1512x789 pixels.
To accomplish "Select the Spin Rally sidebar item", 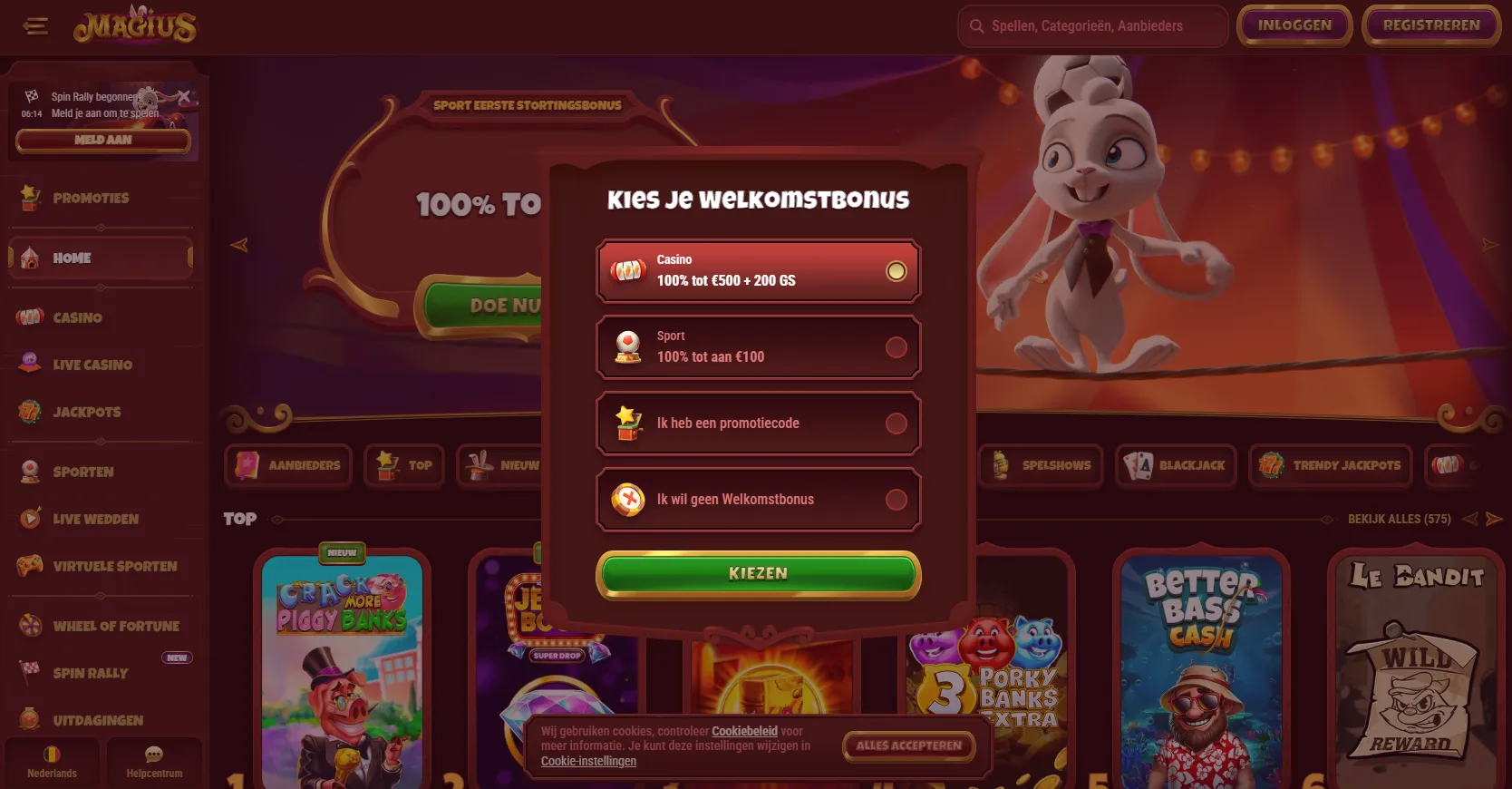I will point(89,673).
